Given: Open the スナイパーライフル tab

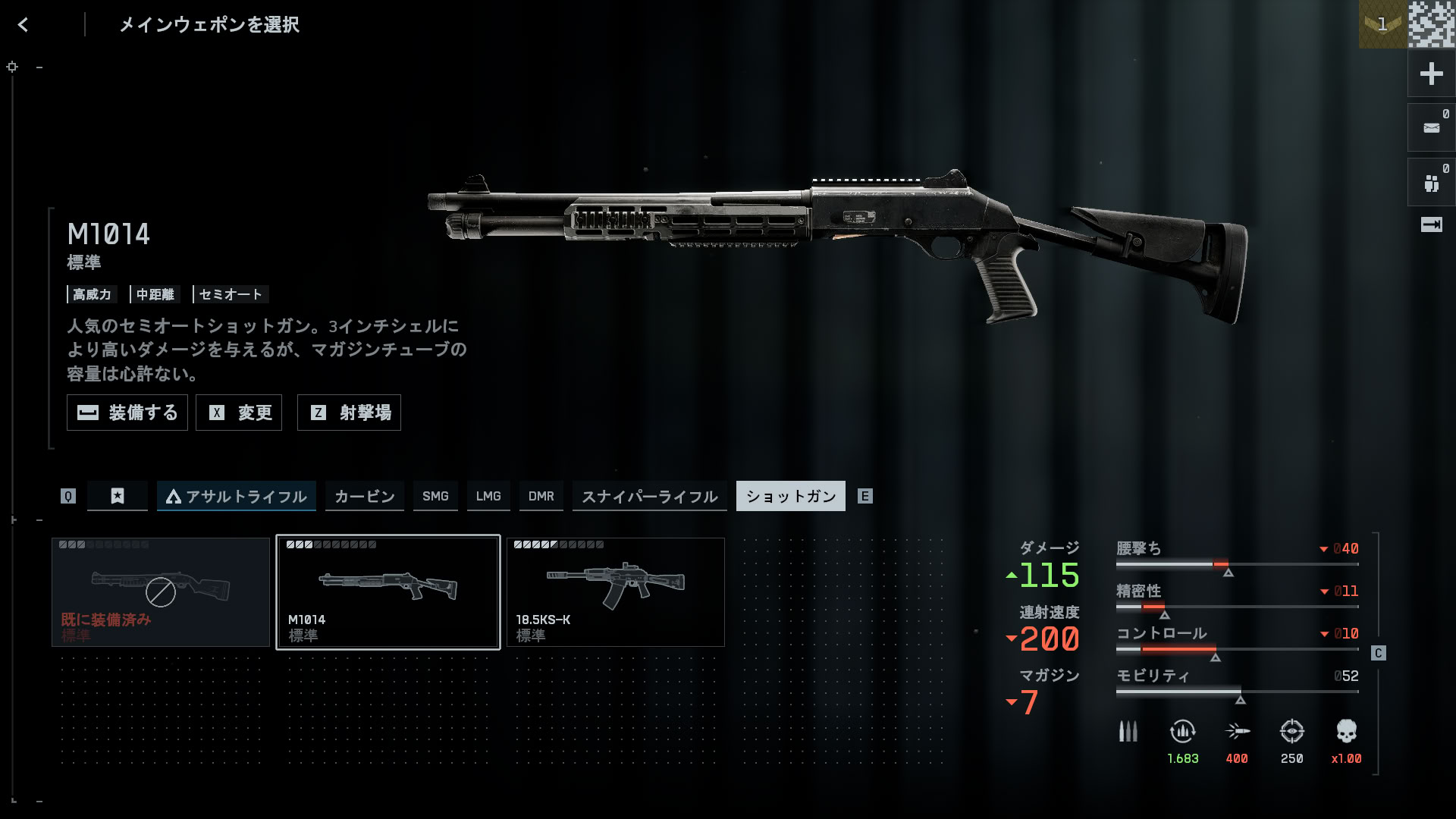Looking at the screenshot, I should [649, 496].
